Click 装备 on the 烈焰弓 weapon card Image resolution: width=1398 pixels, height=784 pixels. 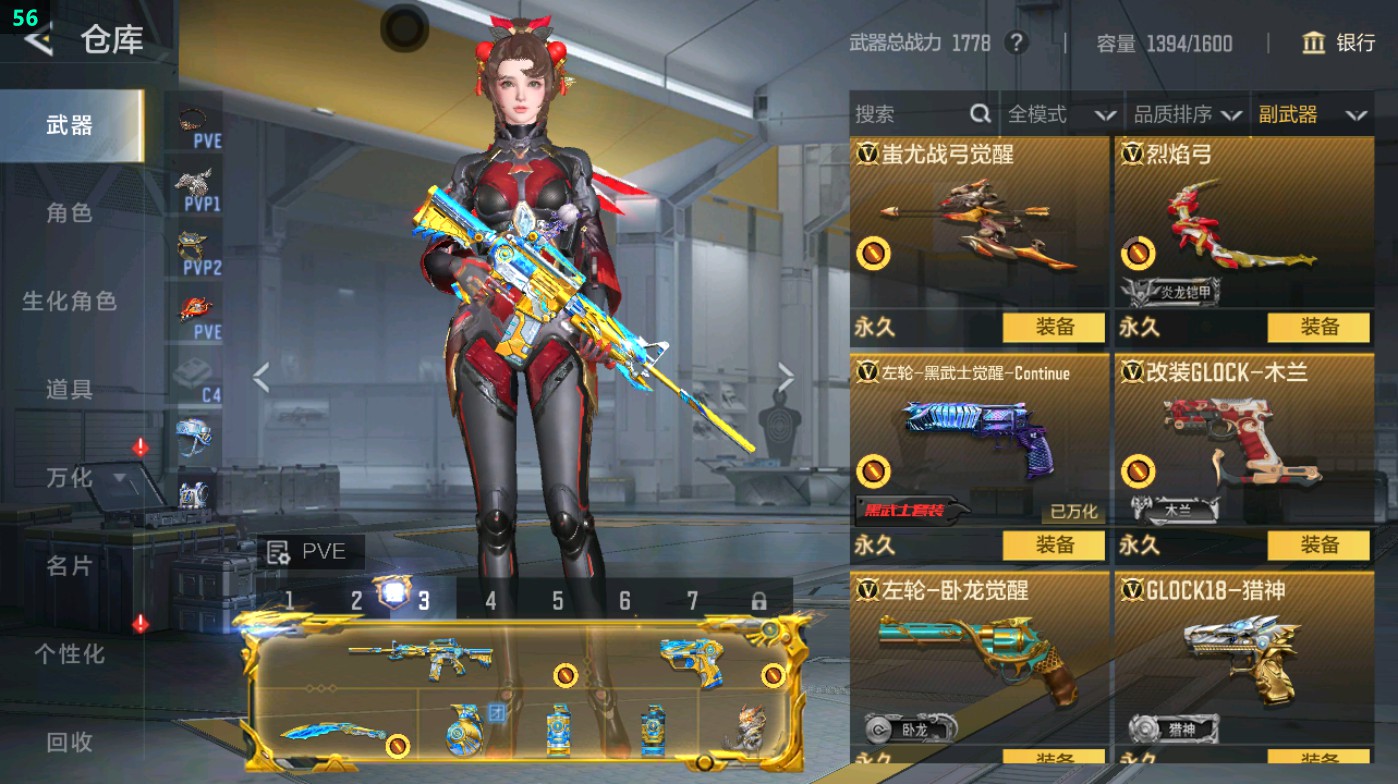pyautogui.click(x=1318, y=327)
